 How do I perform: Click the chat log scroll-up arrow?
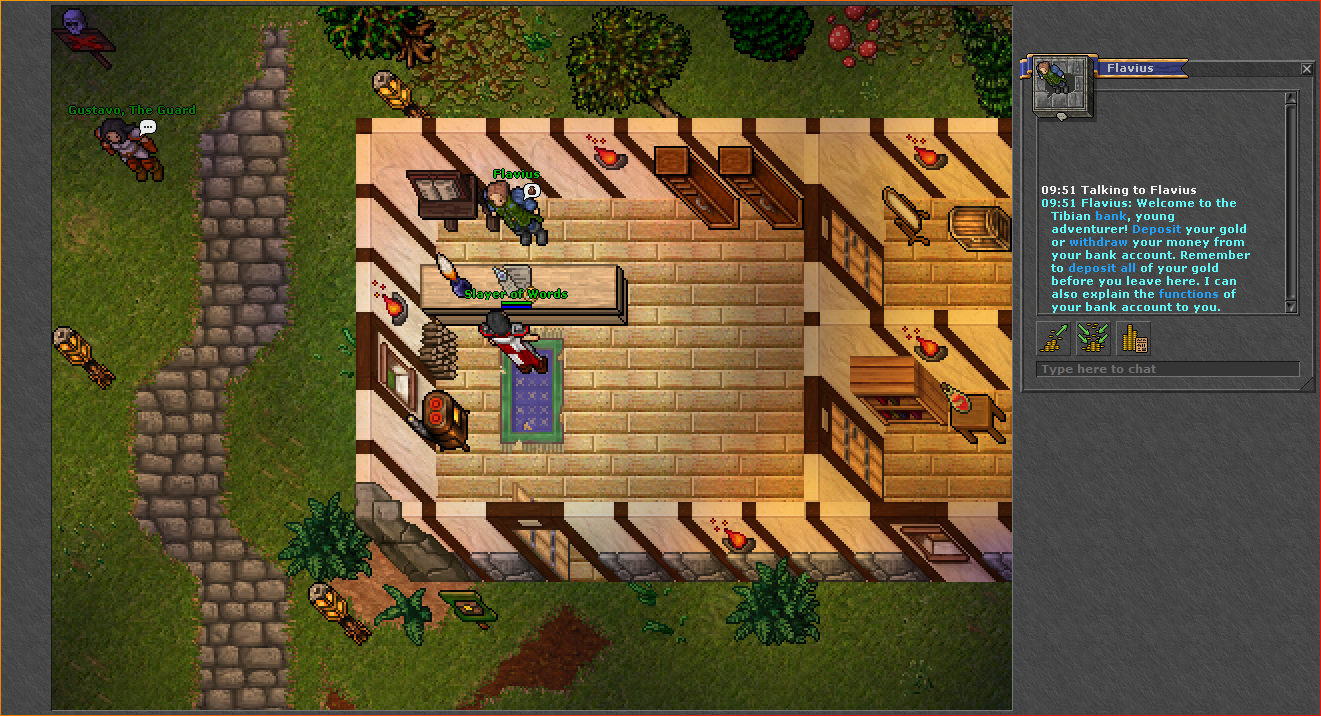(1290, 98)
